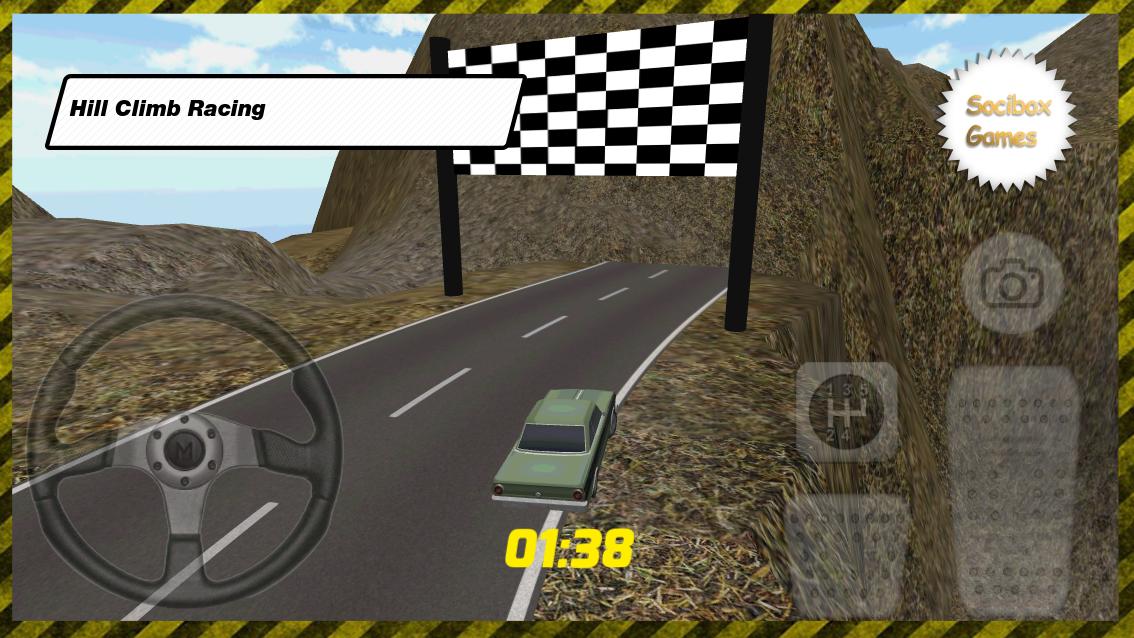Apply the short brake pedal
The image size is (1134, 638).
click(x=847, y=553)
